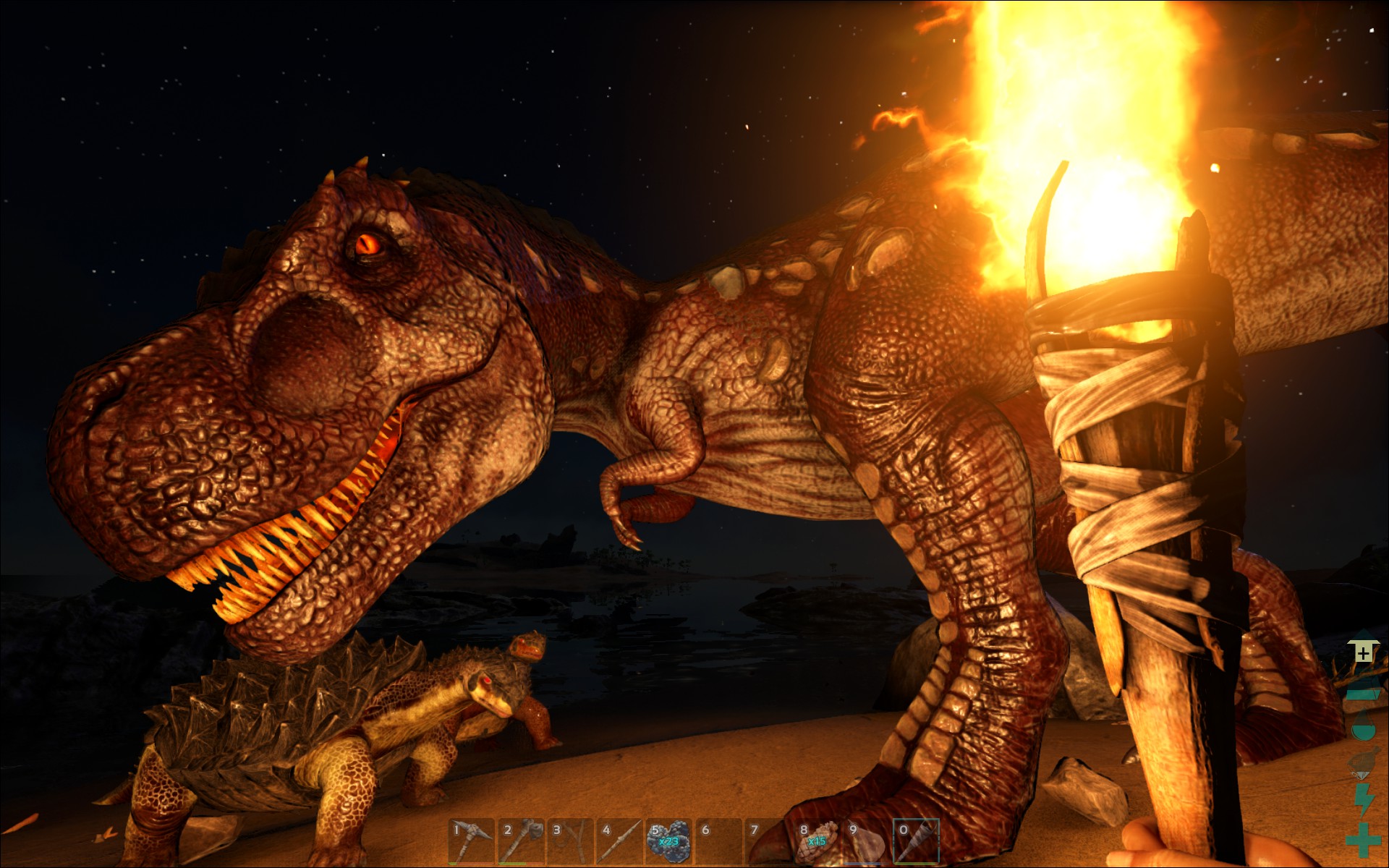The height and width of the screenshot is (868, 1389).
Task: Select the stone pickaxe in hotbar slot 1
Action: click(471, 841)
